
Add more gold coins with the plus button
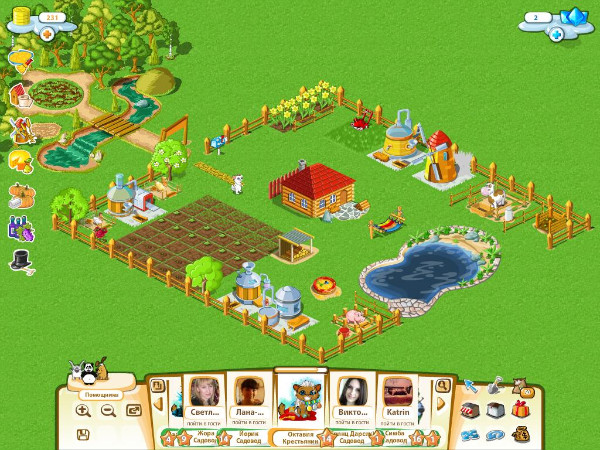click(x=47, y=34)
